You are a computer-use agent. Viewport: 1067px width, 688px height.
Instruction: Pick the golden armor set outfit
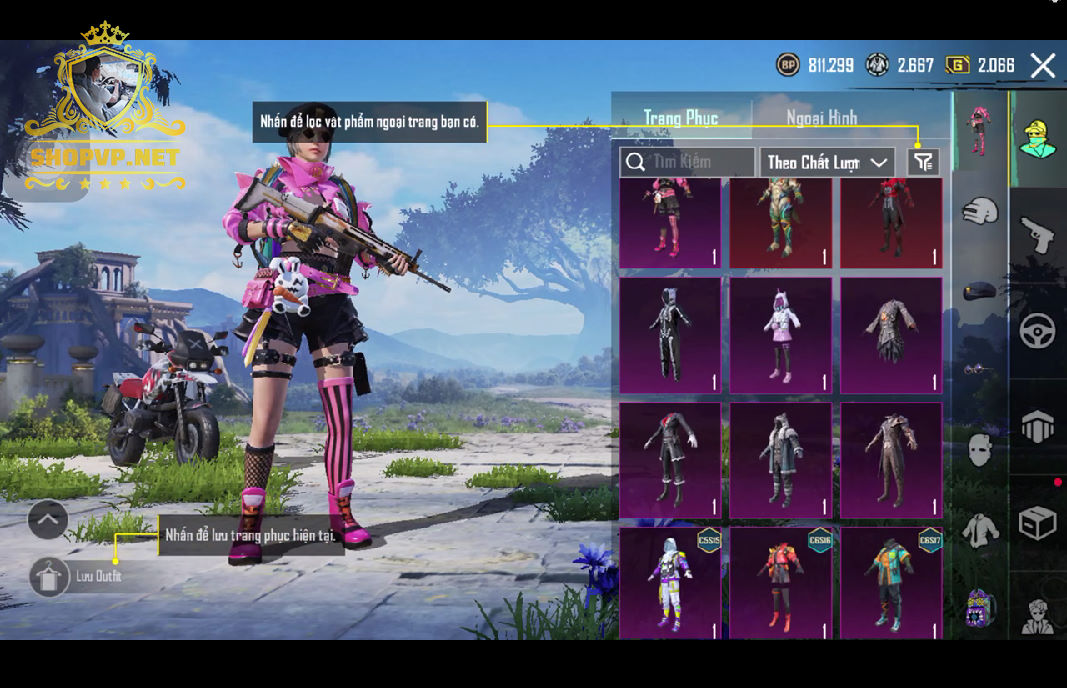[780, 222]
